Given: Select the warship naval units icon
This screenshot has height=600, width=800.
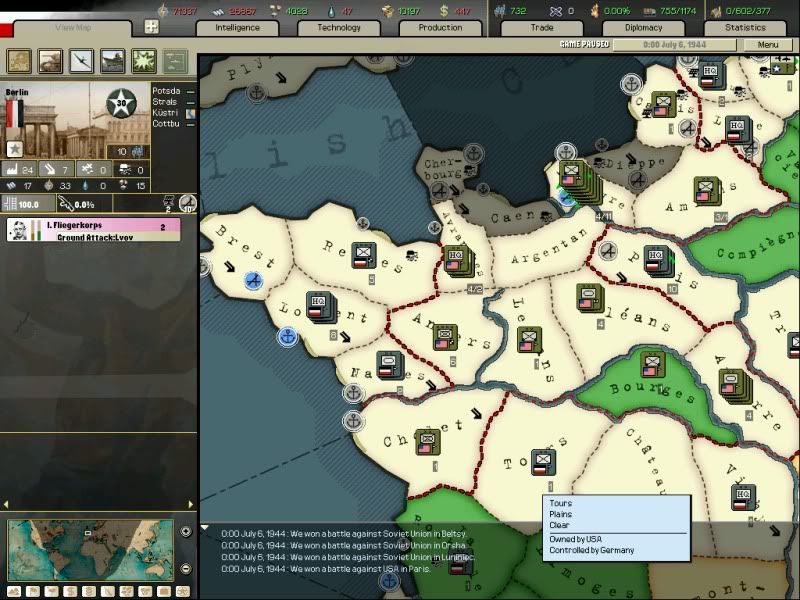Looking at the screenshot, I should click(x=112, y=62).
